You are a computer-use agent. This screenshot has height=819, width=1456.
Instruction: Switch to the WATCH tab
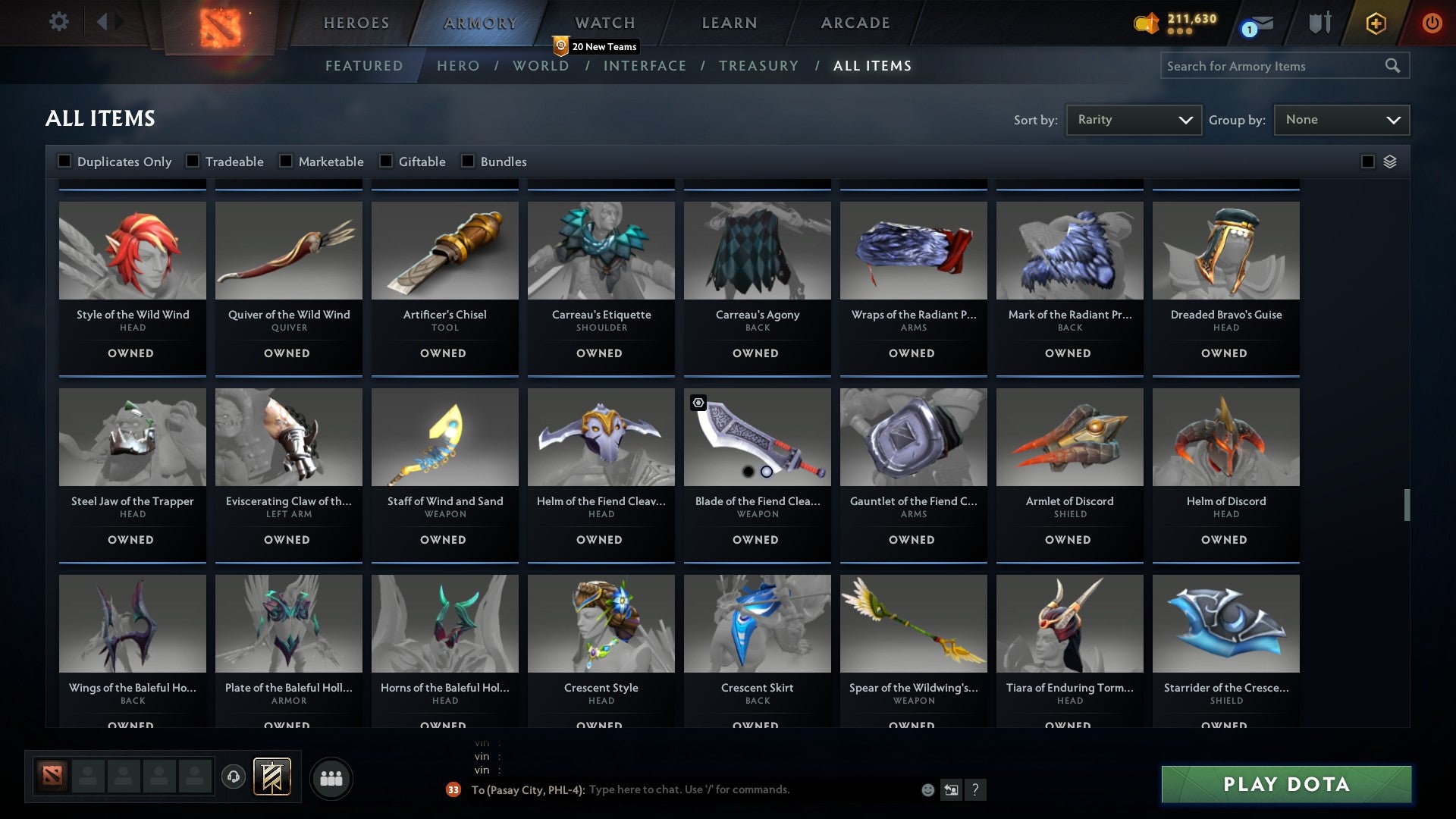tap(604, 23)
